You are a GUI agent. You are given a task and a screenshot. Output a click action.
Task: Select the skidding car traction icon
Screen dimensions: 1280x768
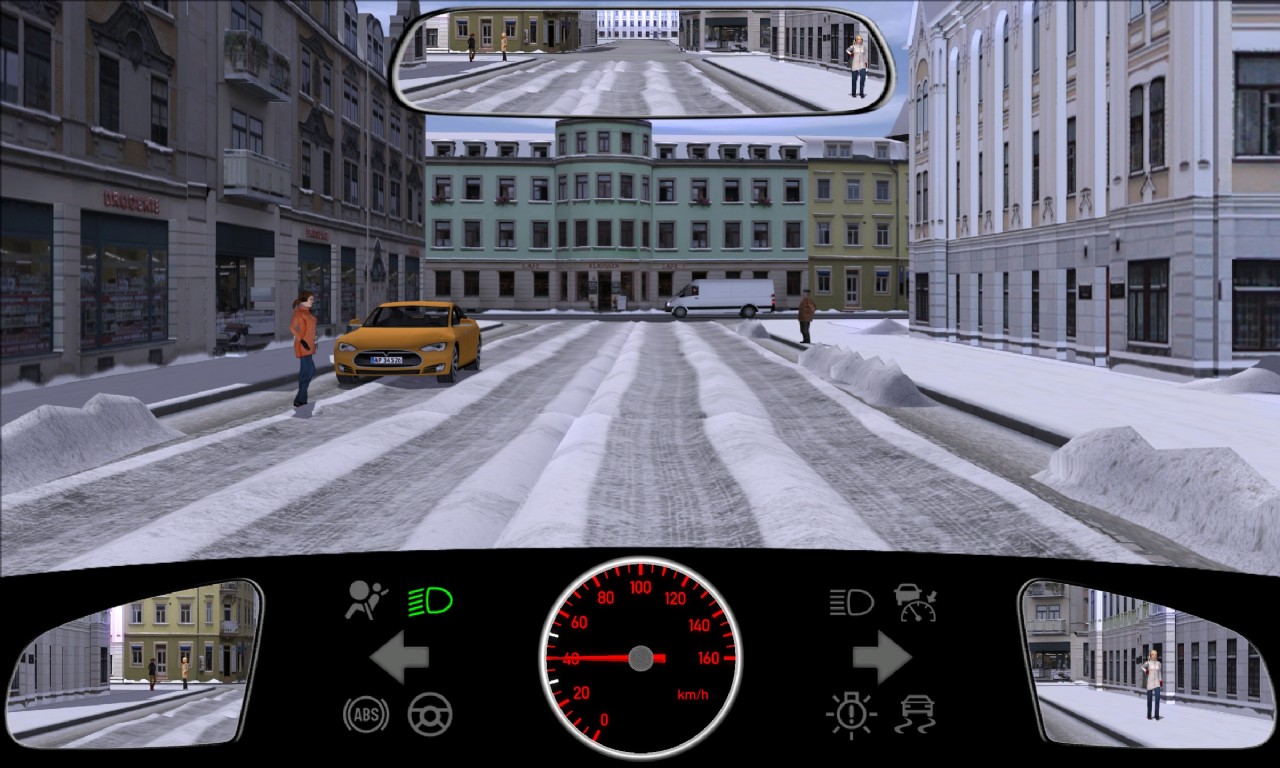coord(915,715)
